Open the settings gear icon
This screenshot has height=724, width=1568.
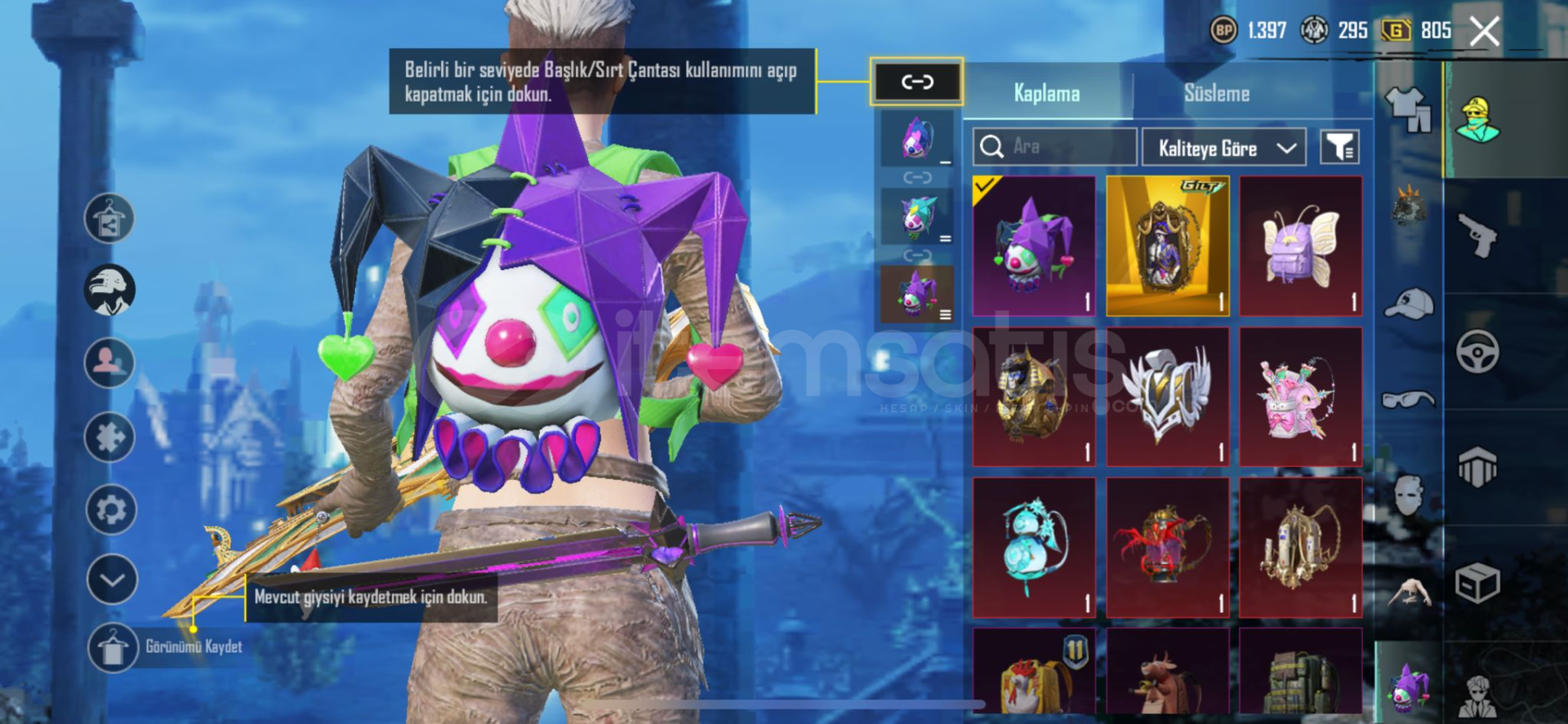[111, 510]
